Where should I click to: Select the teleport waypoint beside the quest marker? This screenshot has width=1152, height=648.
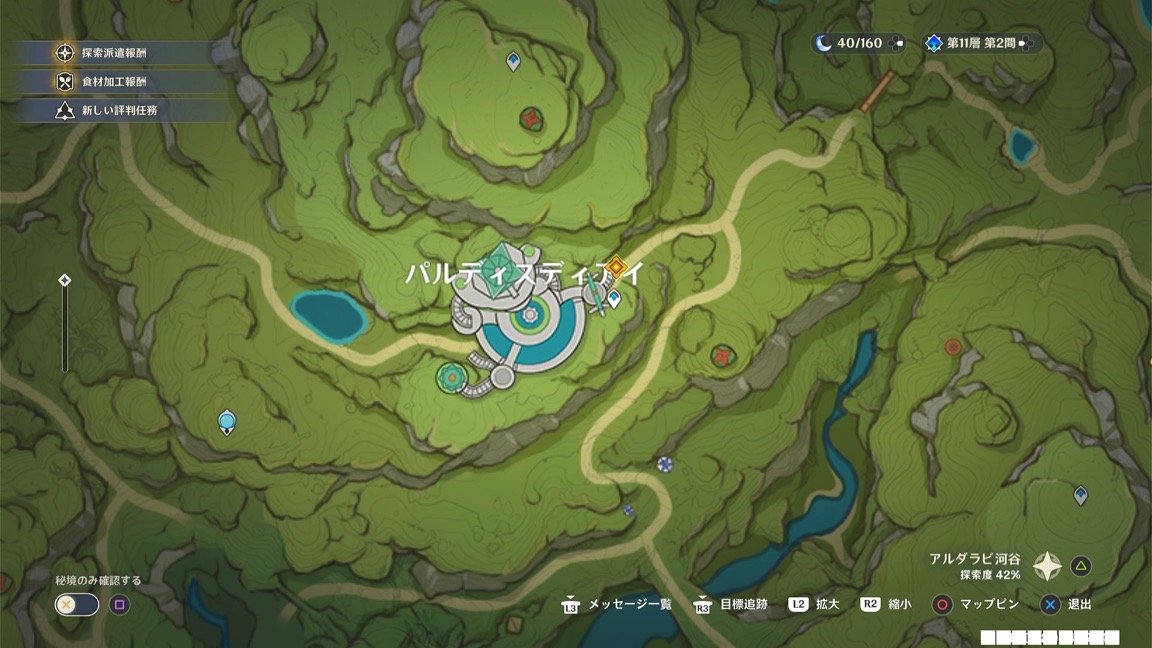[614, 298]
